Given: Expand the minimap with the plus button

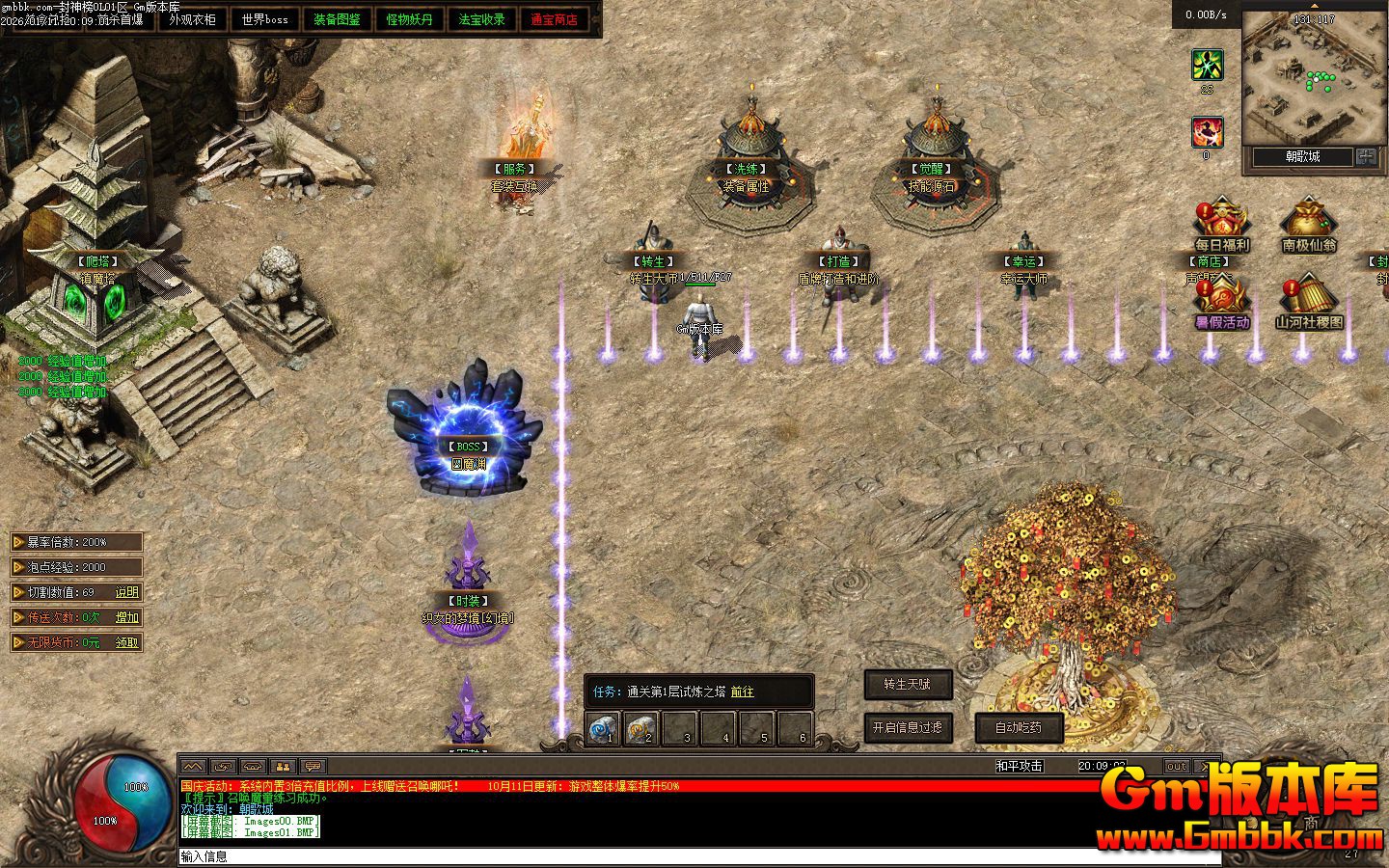Looking at the screenshot, I should [x=1366, y=156].
